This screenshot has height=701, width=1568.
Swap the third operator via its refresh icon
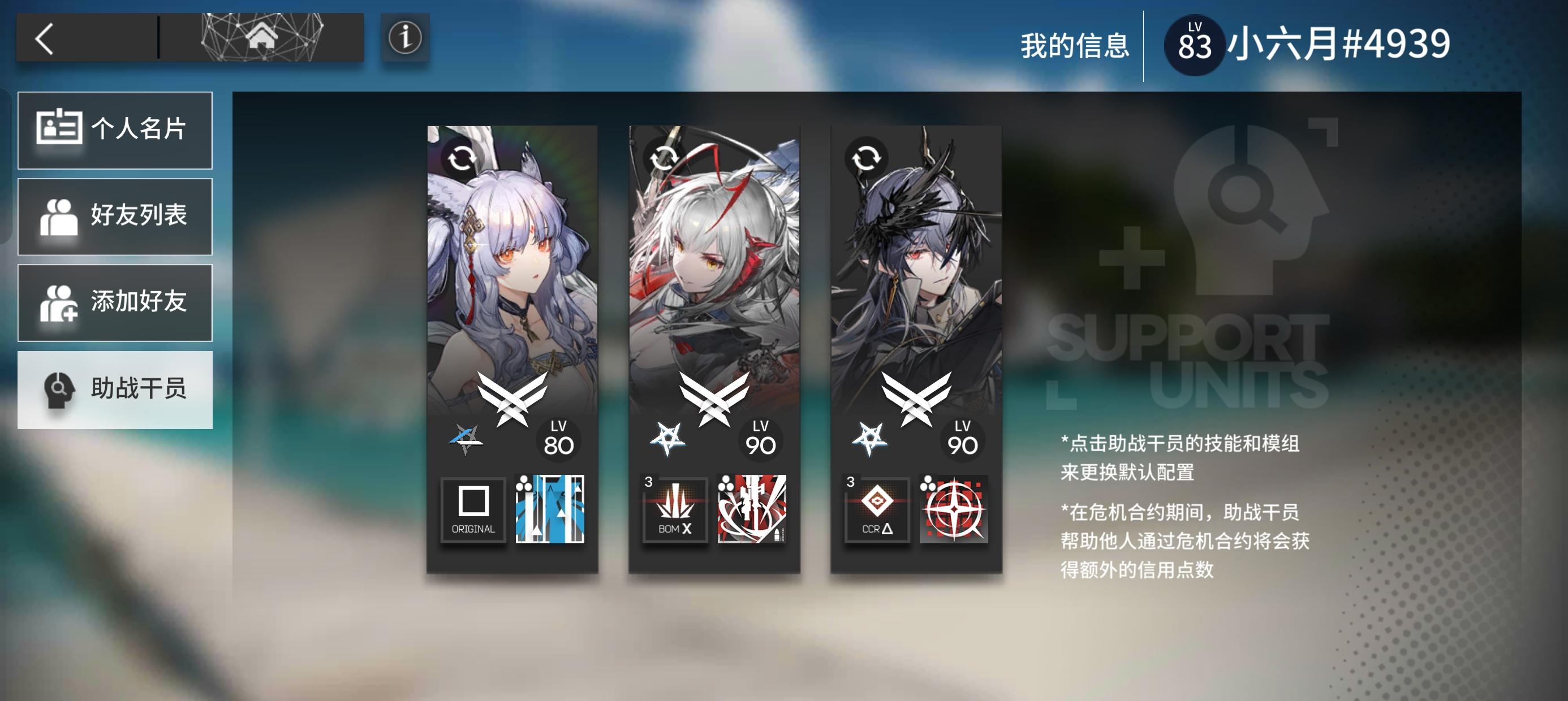tap(865, 158)
